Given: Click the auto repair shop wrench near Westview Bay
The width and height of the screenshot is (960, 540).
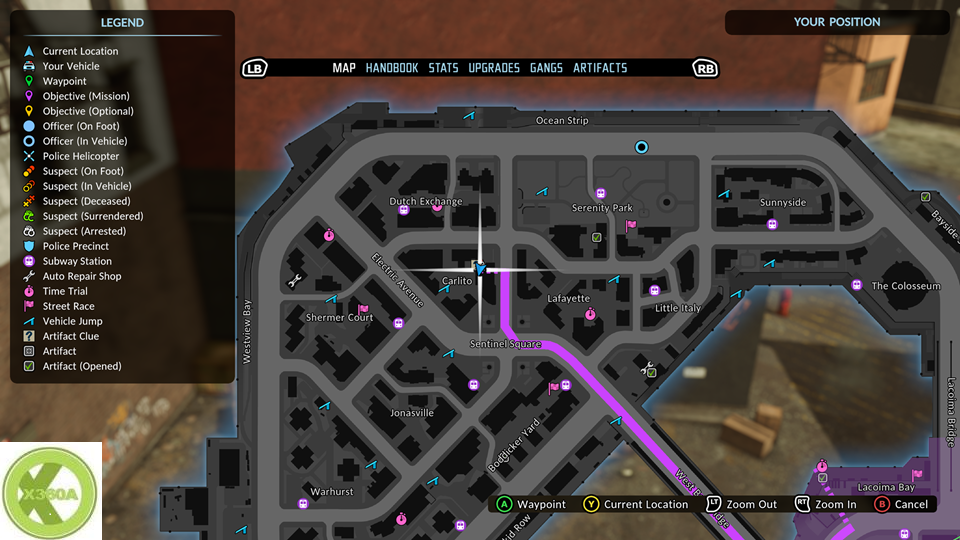Looking at the screenshot, I should pyautogui.click(x=296, y=282).
